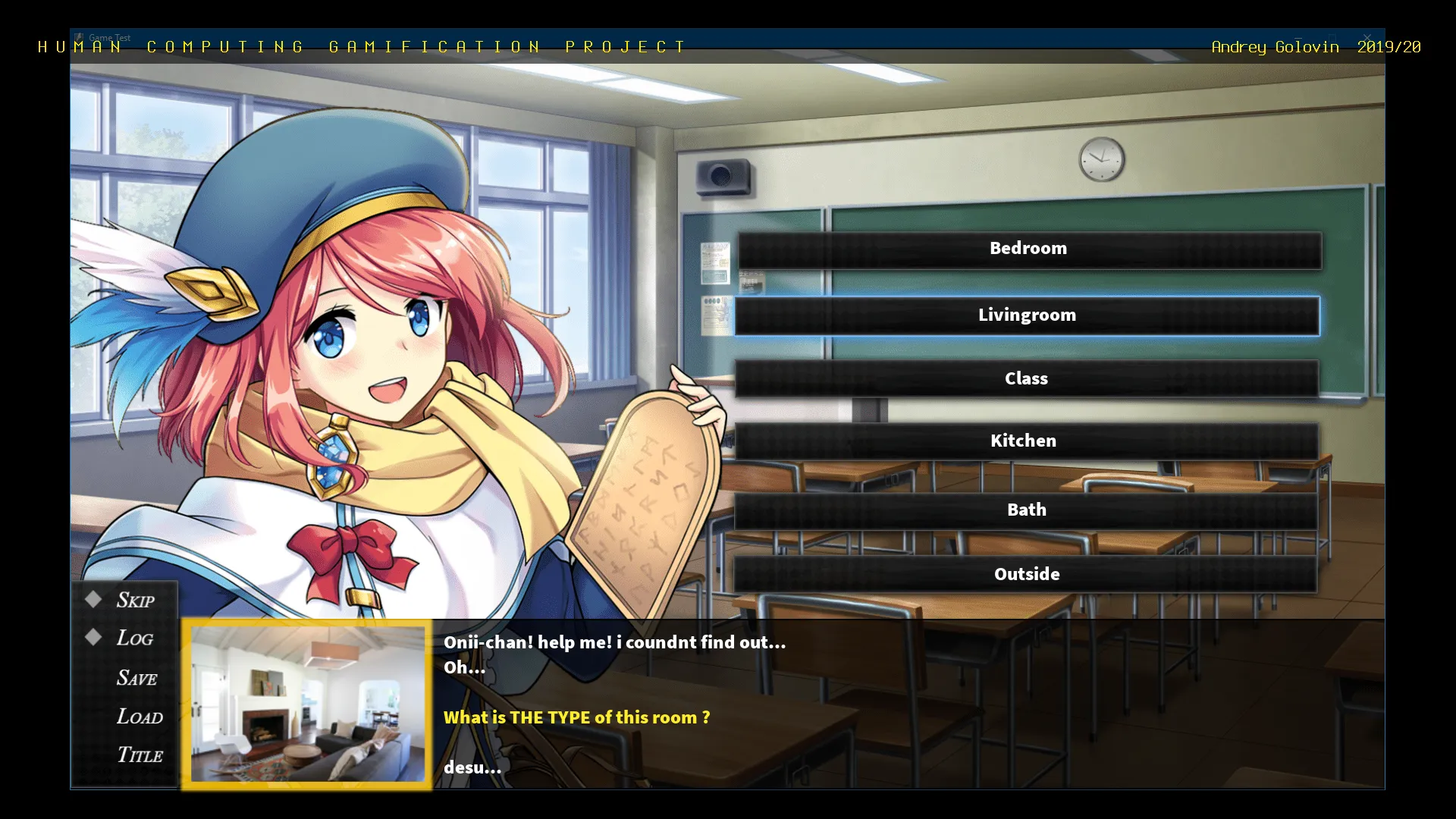Pick the Class option

(x=1026, y=378)
